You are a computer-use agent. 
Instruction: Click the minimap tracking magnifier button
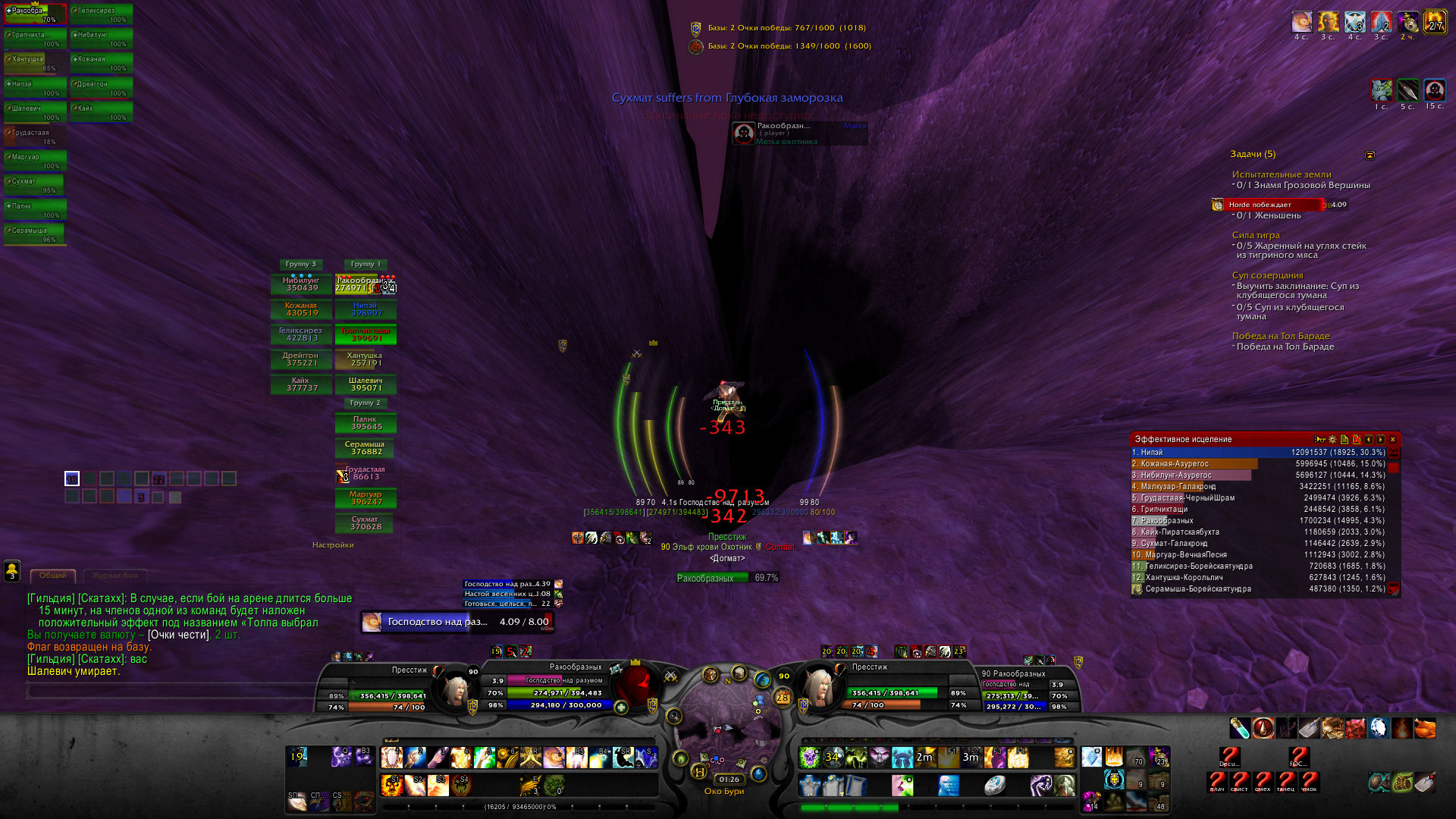pos(673,715)
